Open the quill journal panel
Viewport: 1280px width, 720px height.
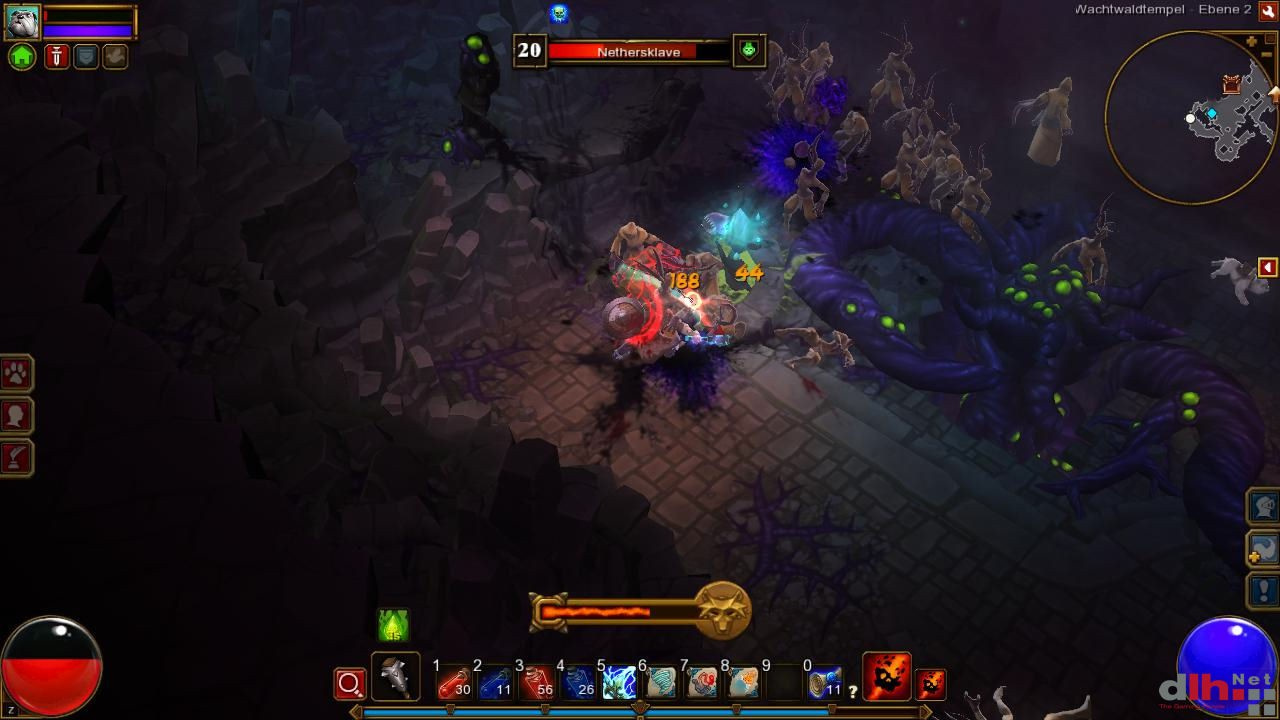pos(17,457)
